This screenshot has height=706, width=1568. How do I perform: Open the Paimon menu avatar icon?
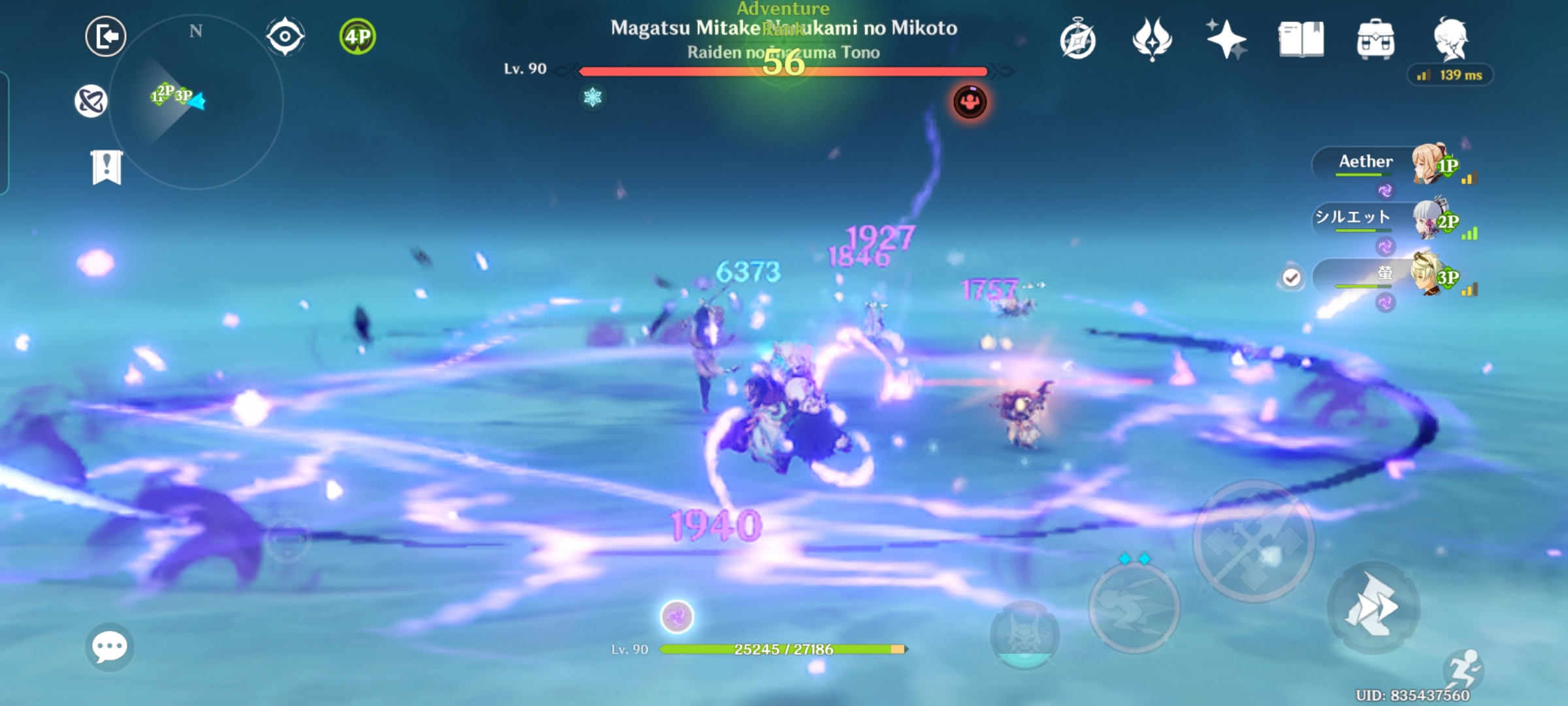point(1452,39)
